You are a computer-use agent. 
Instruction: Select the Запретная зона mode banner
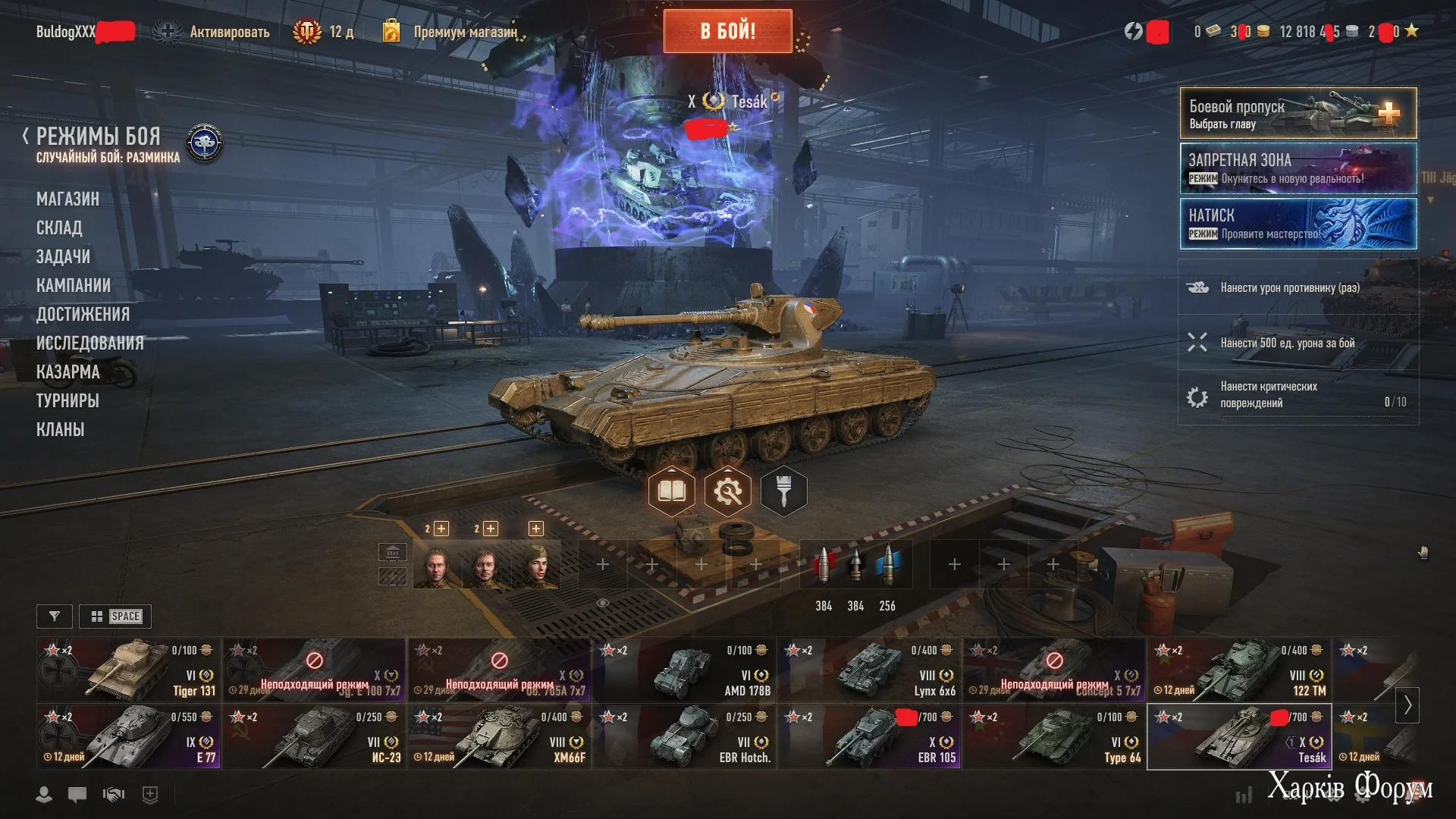pyautogui.click(x=1298, y=168)
